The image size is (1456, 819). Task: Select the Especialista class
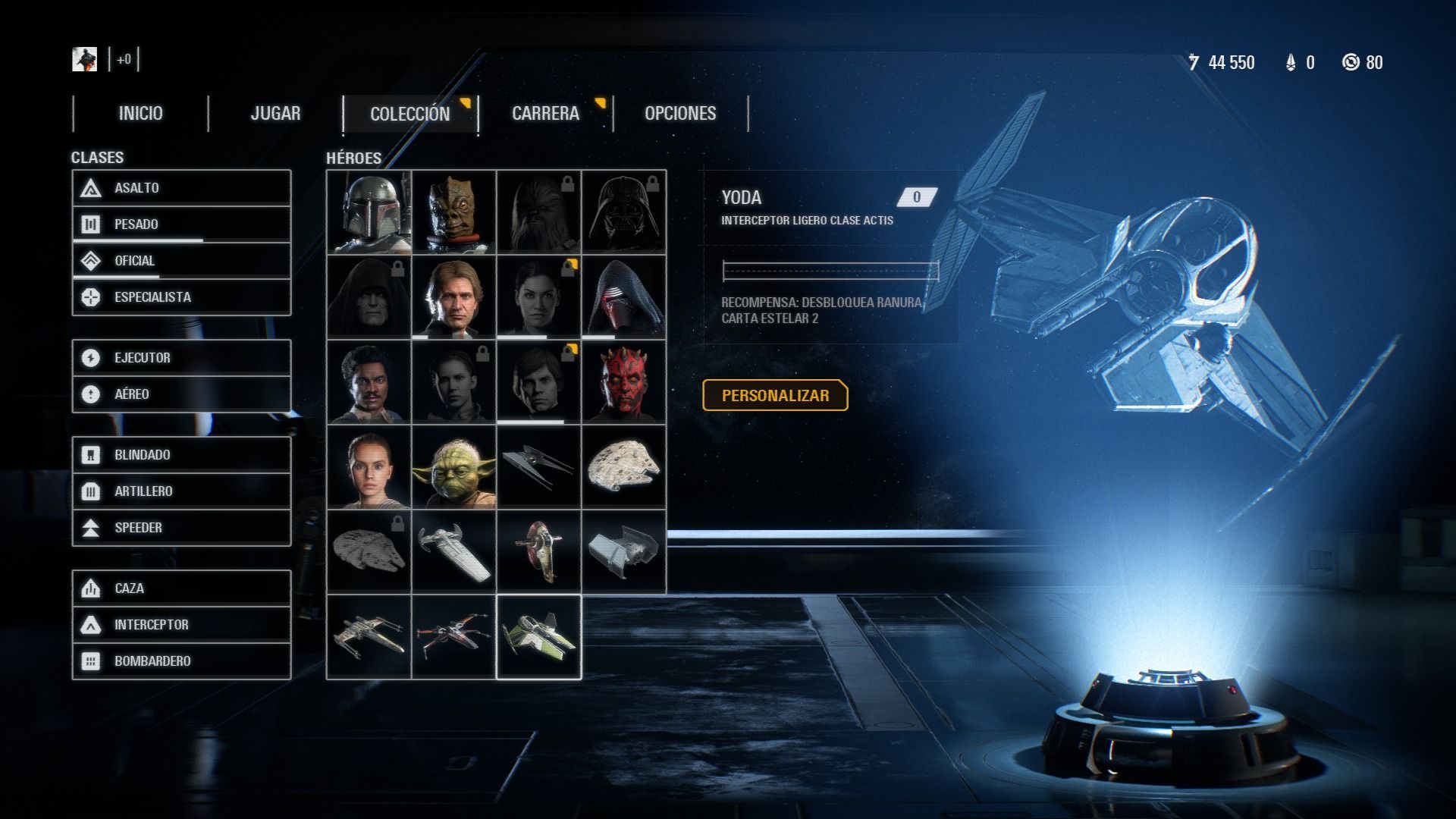(181, 297)
